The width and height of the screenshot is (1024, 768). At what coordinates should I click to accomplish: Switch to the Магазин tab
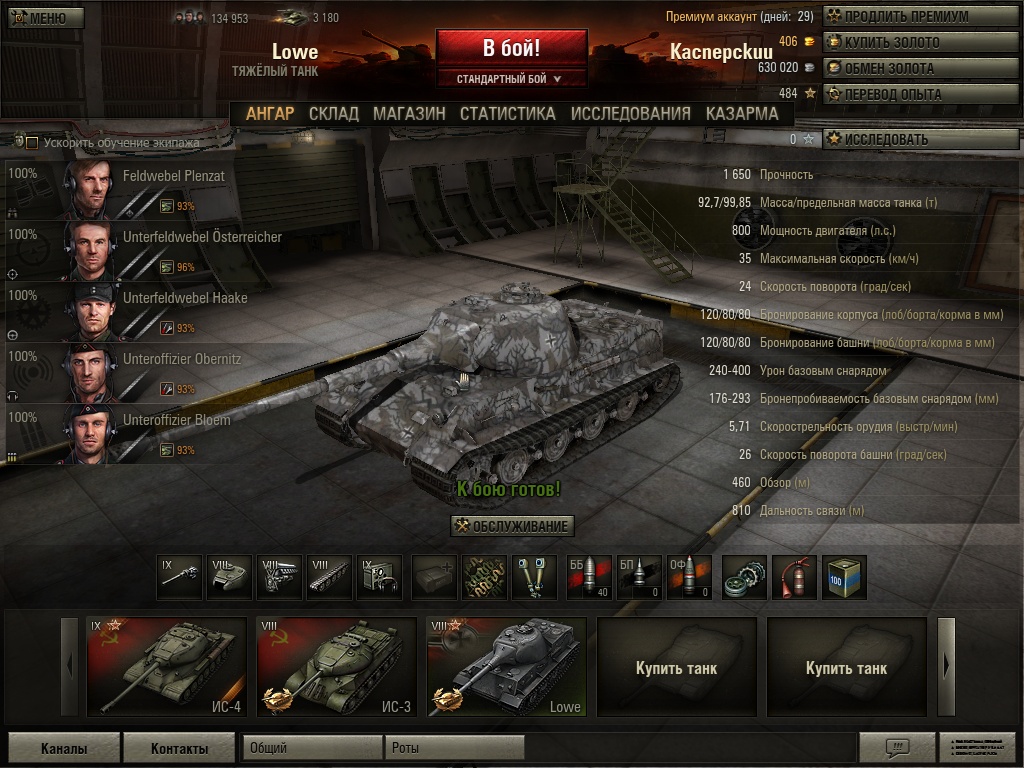[409, 114]
